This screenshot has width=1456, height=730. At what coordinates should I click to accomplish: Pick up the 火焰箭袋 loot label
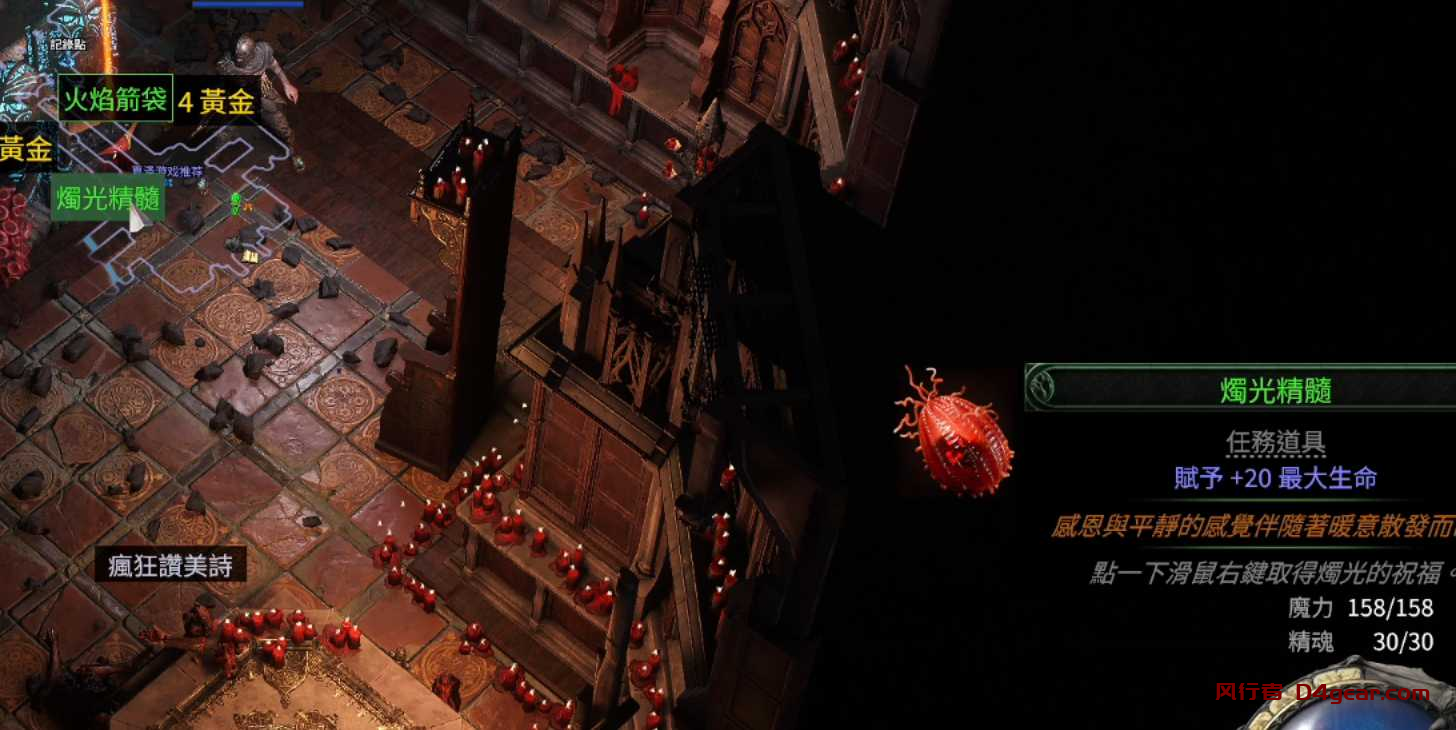coord(115,98)
